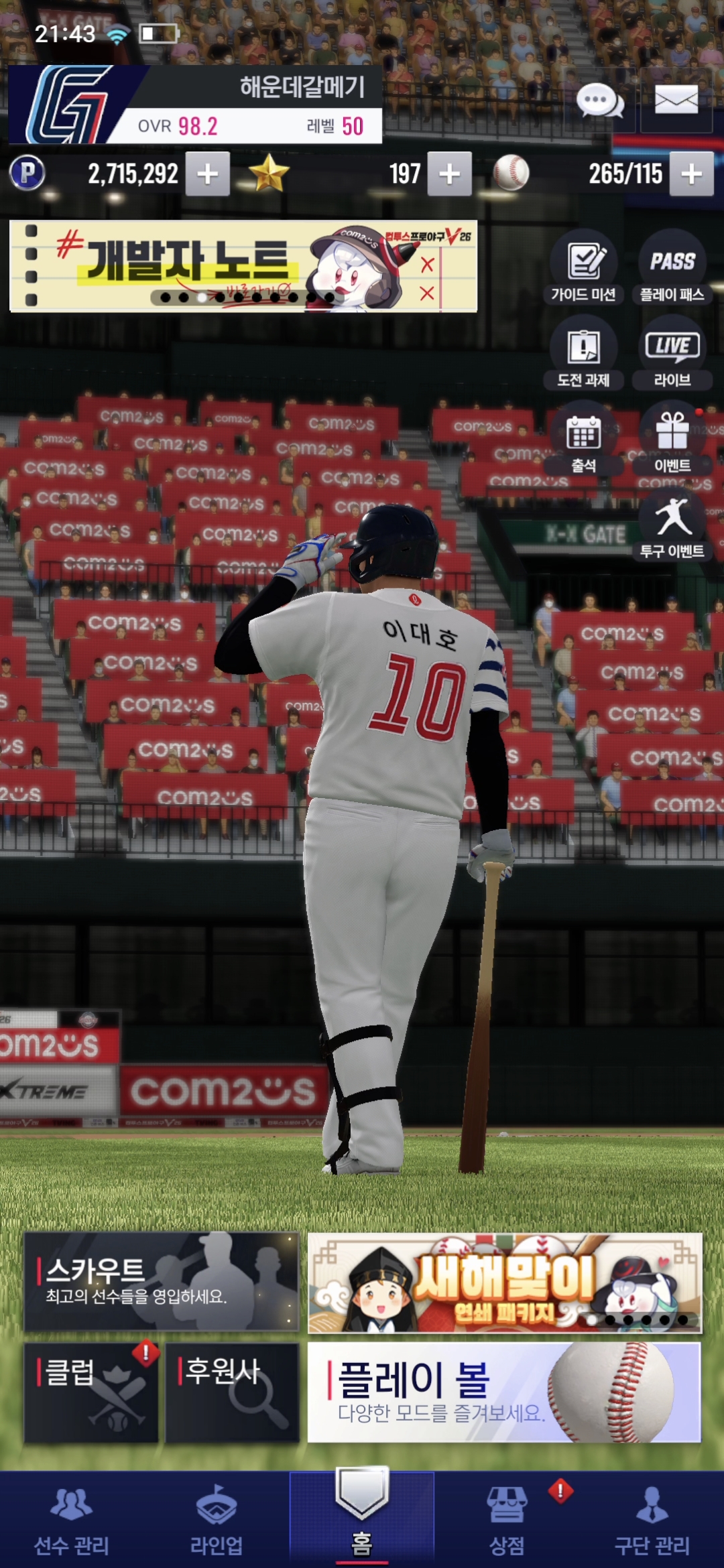Enter the 클럽 club menu
The width and height of the screenshot is (724, 1568).
pos(91,1392)
